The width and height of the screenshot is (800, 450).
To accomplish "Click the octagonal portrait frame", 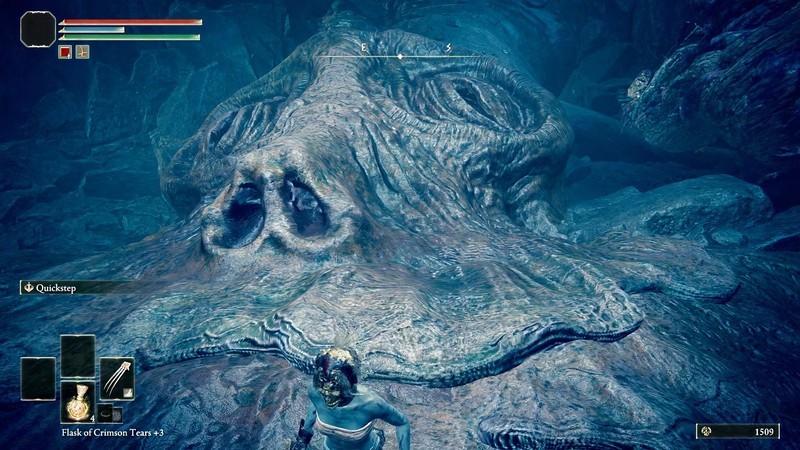I will (38, 29).
